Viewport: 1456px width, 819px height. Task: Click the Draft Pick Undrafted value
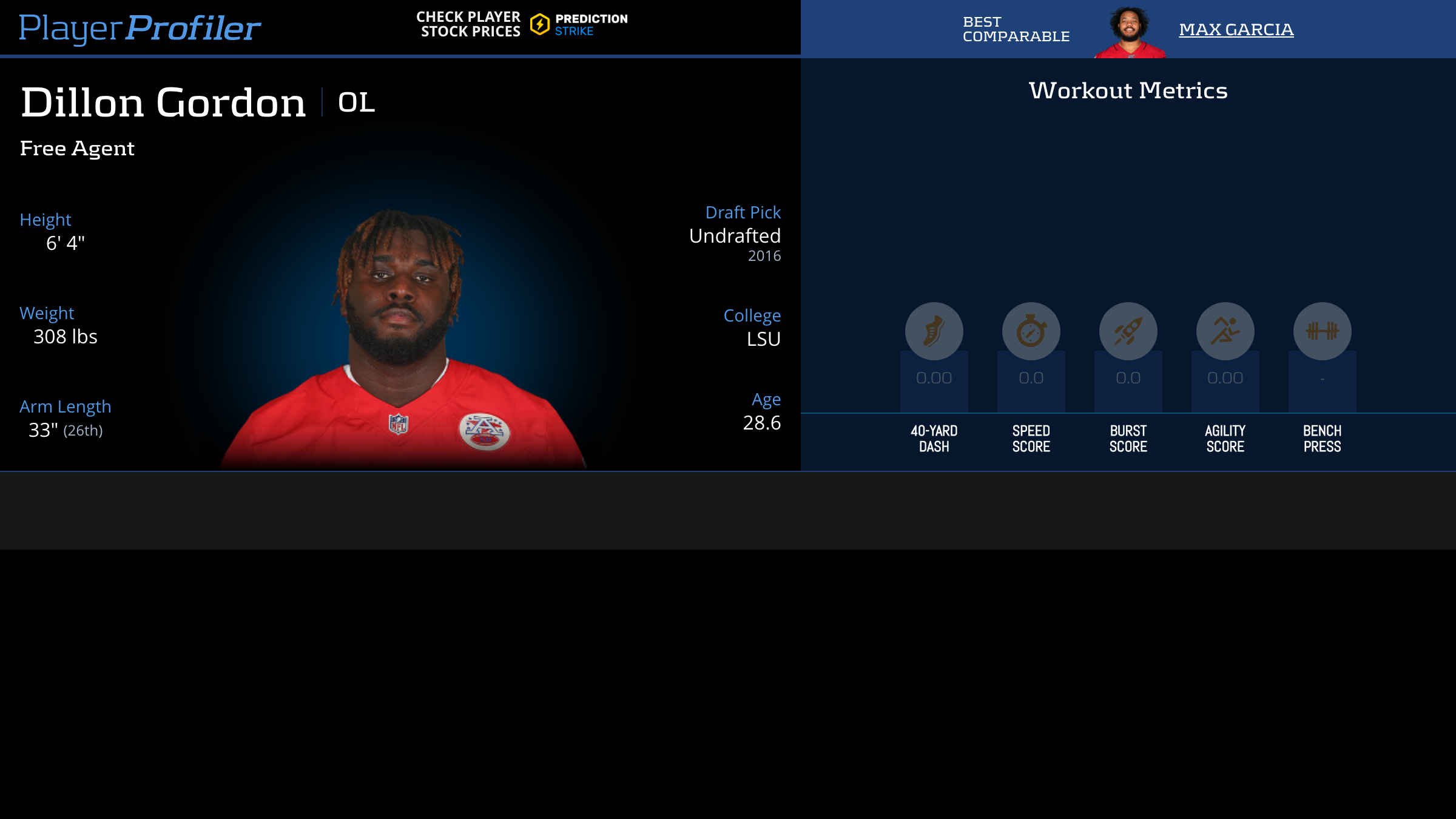pos(734,236)
